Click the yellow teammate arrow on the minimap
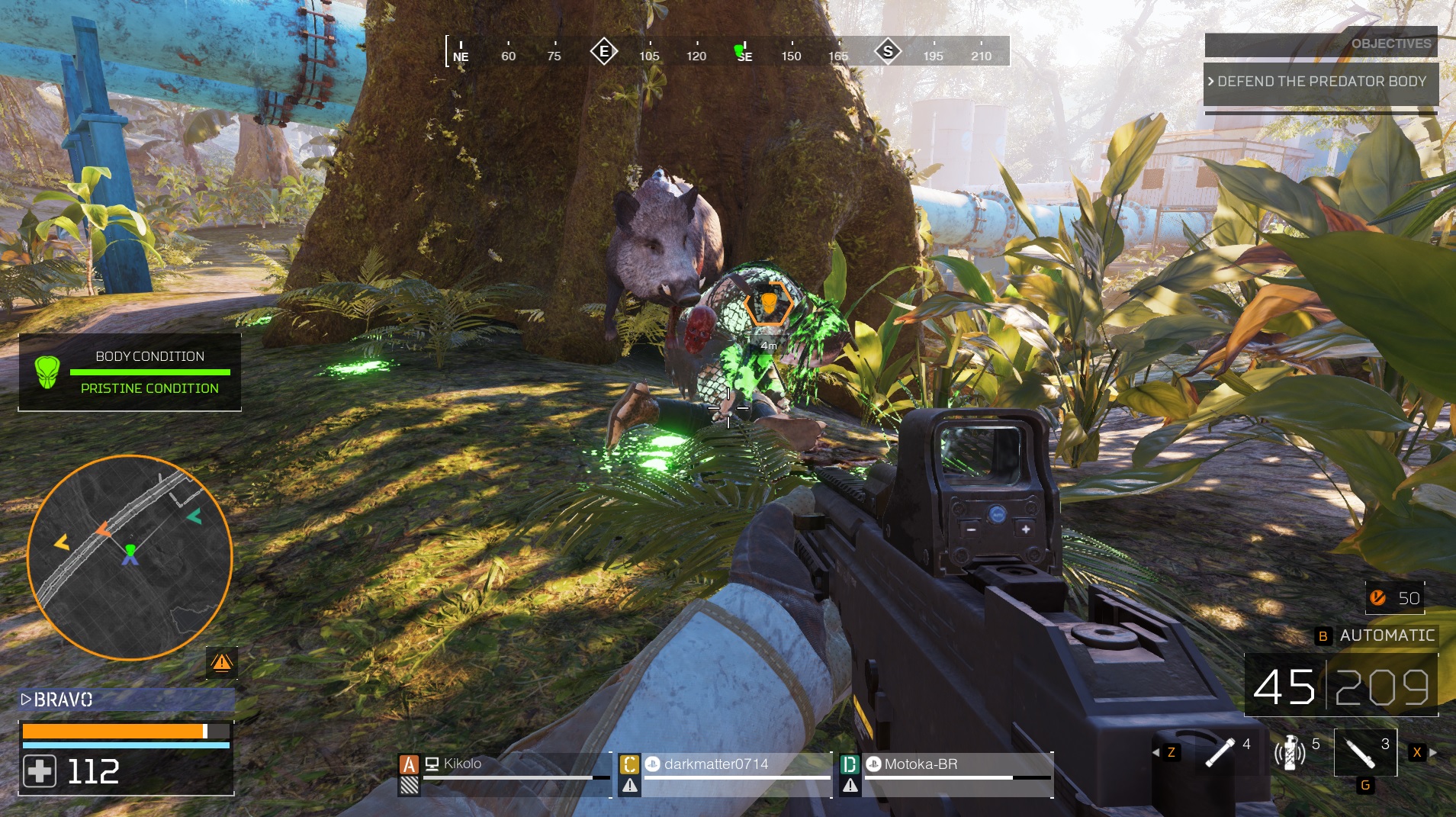1456x817 pixels. [x=61, y=542]
